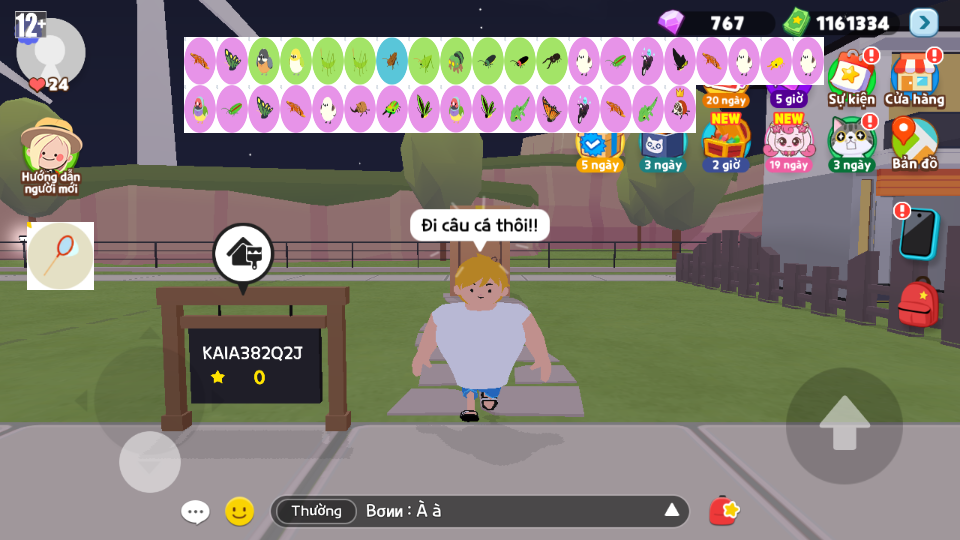Screen dimensions: 960x540
Task: Select the bug net tool icon
Action: coord(60,256)
